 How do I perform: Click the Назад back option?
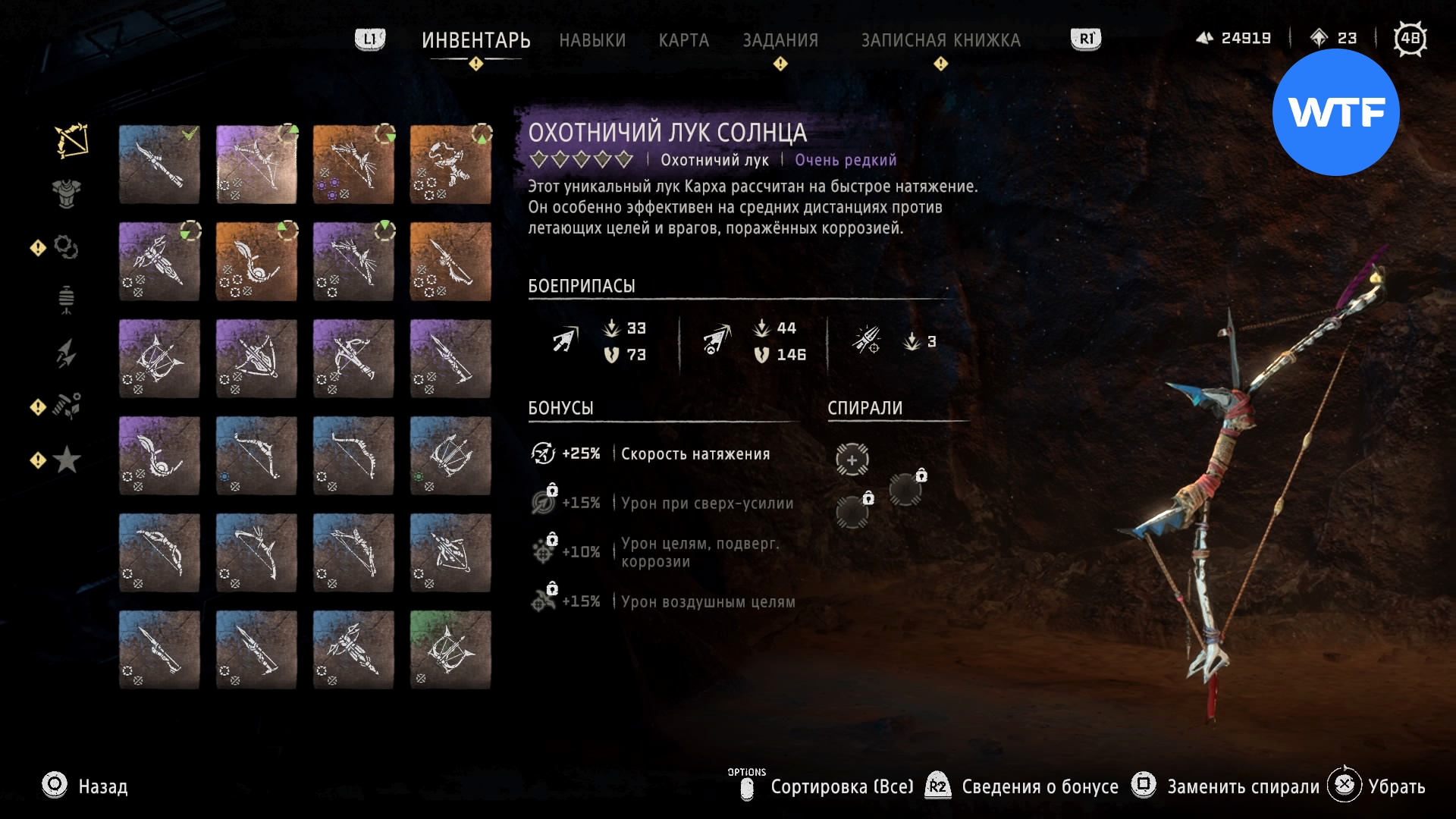[x=102, y=786]
